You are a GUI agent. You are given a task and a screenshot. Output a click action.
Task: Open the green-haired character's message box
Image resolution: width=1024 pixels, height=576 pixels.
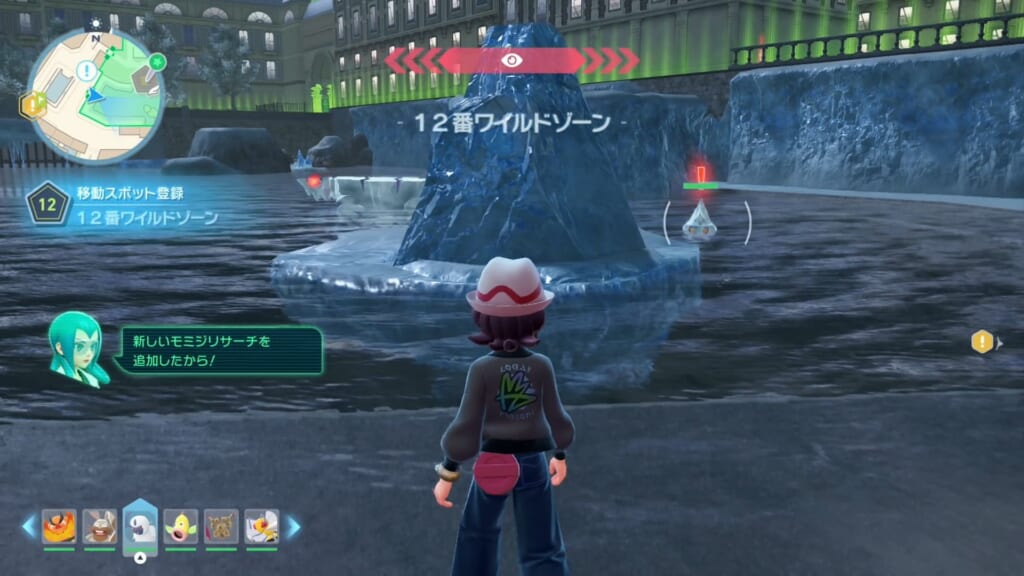(x=218, y=350)
